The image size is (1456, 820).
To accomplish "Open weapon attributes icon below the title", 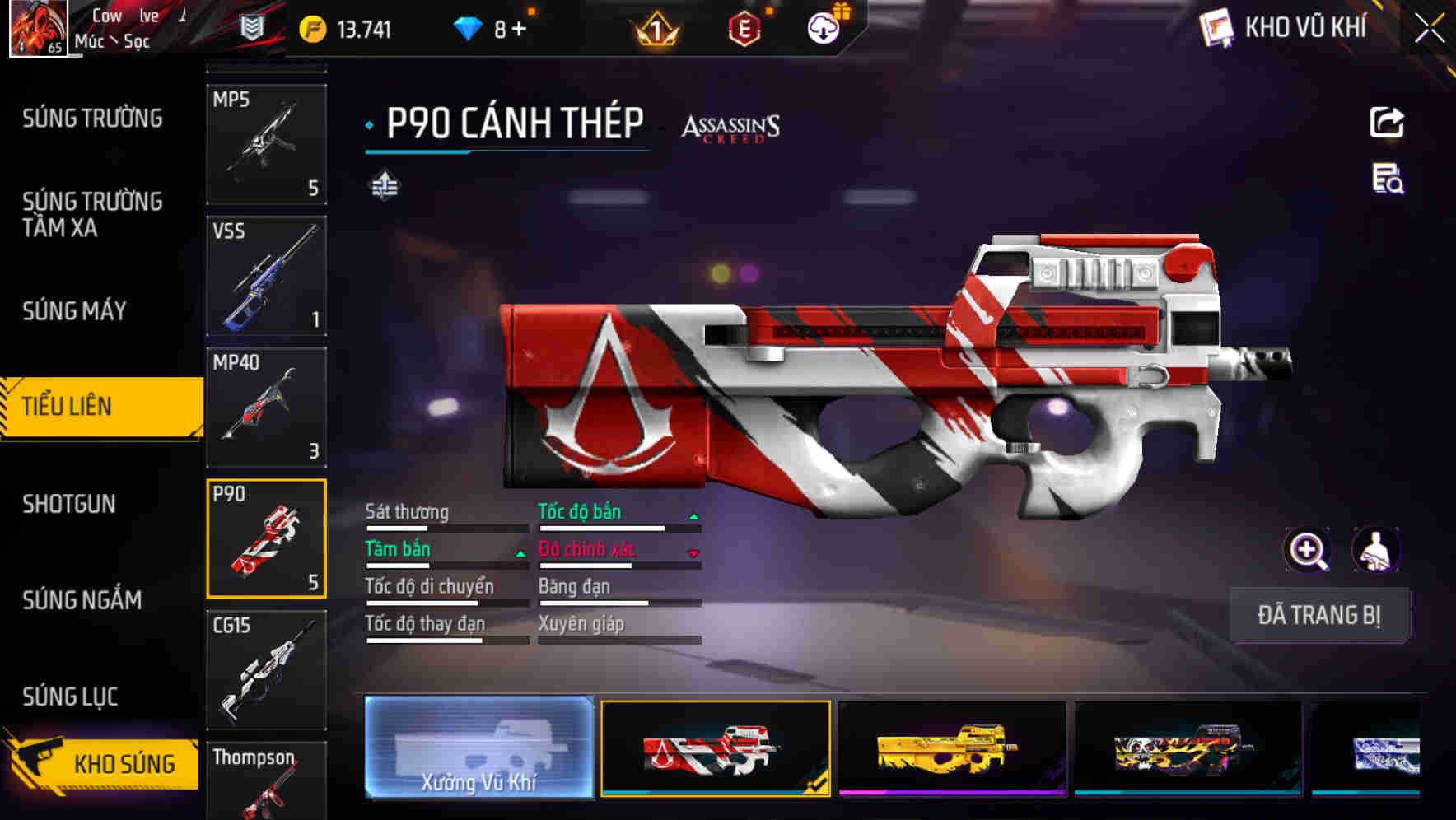I will pyautogui.click(x=386, y=187).
